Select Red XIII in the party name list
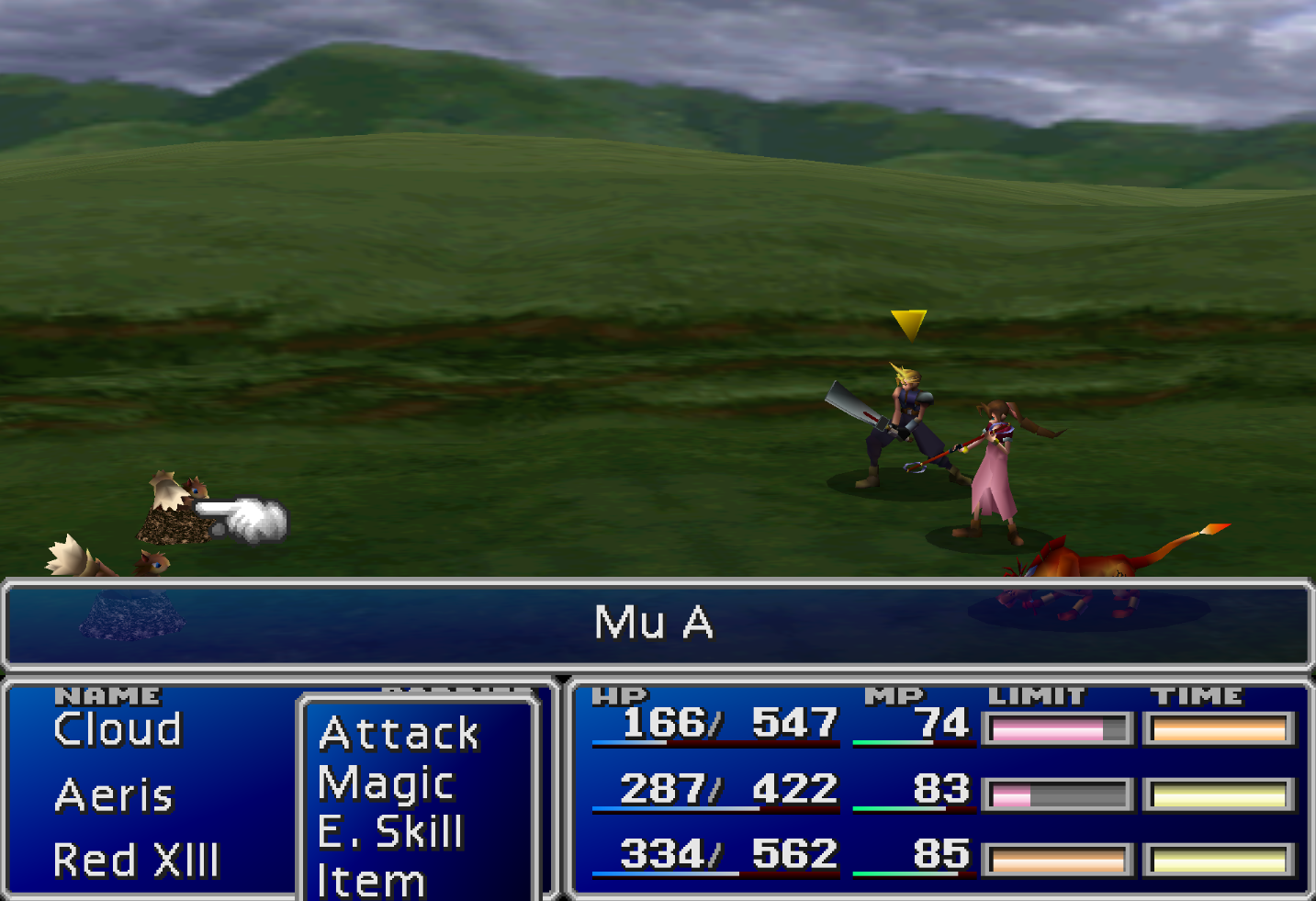This screenshot has height=901, width=1316. pyautogui.click(x=136, y=860)
